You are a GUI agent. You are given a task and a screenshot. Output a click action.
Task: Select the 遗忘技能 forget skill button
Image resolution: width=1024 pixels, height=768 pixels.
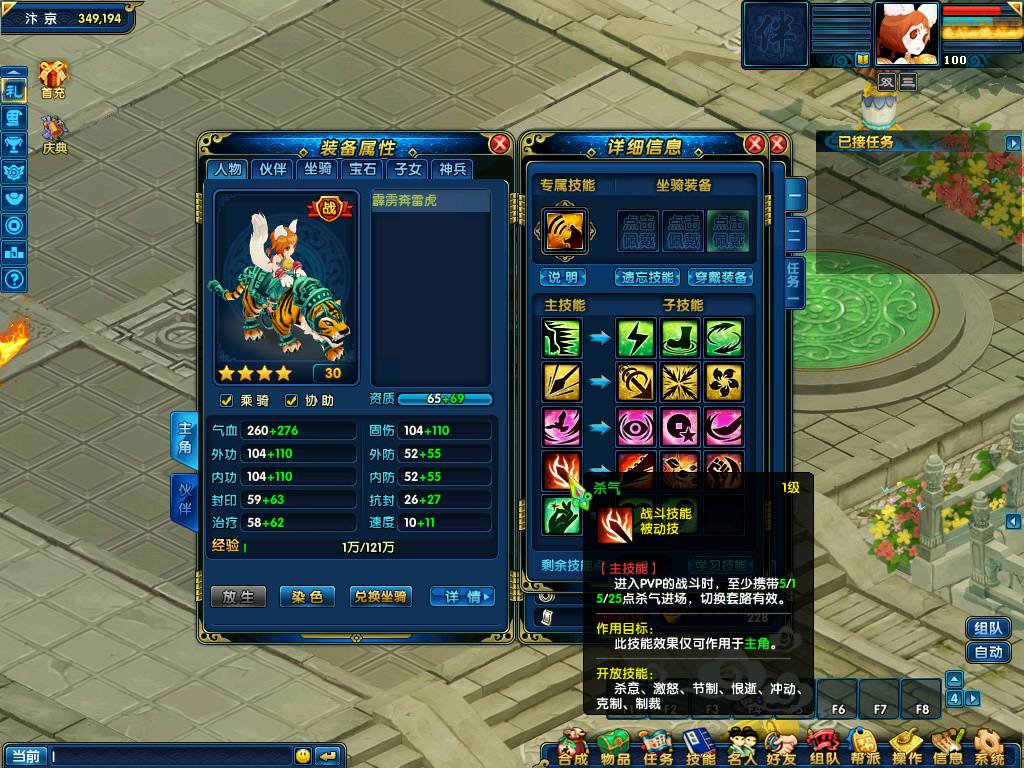point(648,277)
